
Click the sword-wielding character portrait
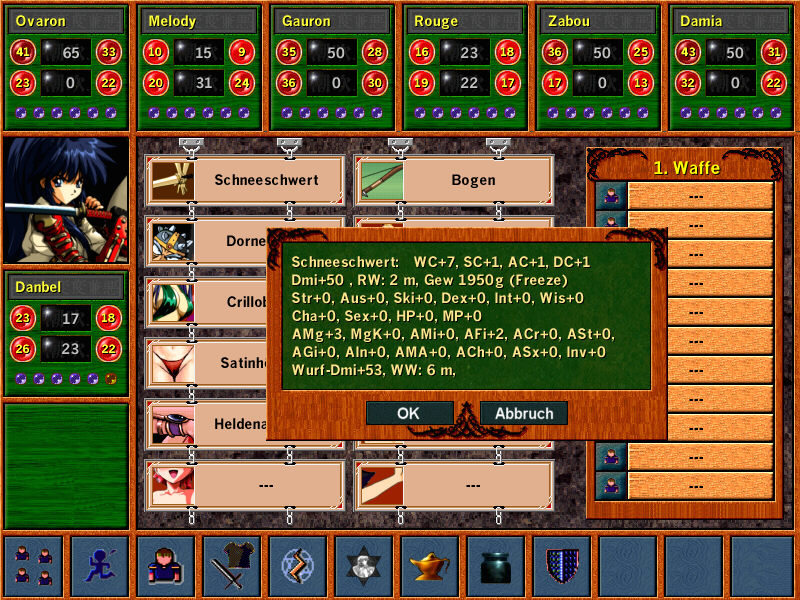click(66, 200)
